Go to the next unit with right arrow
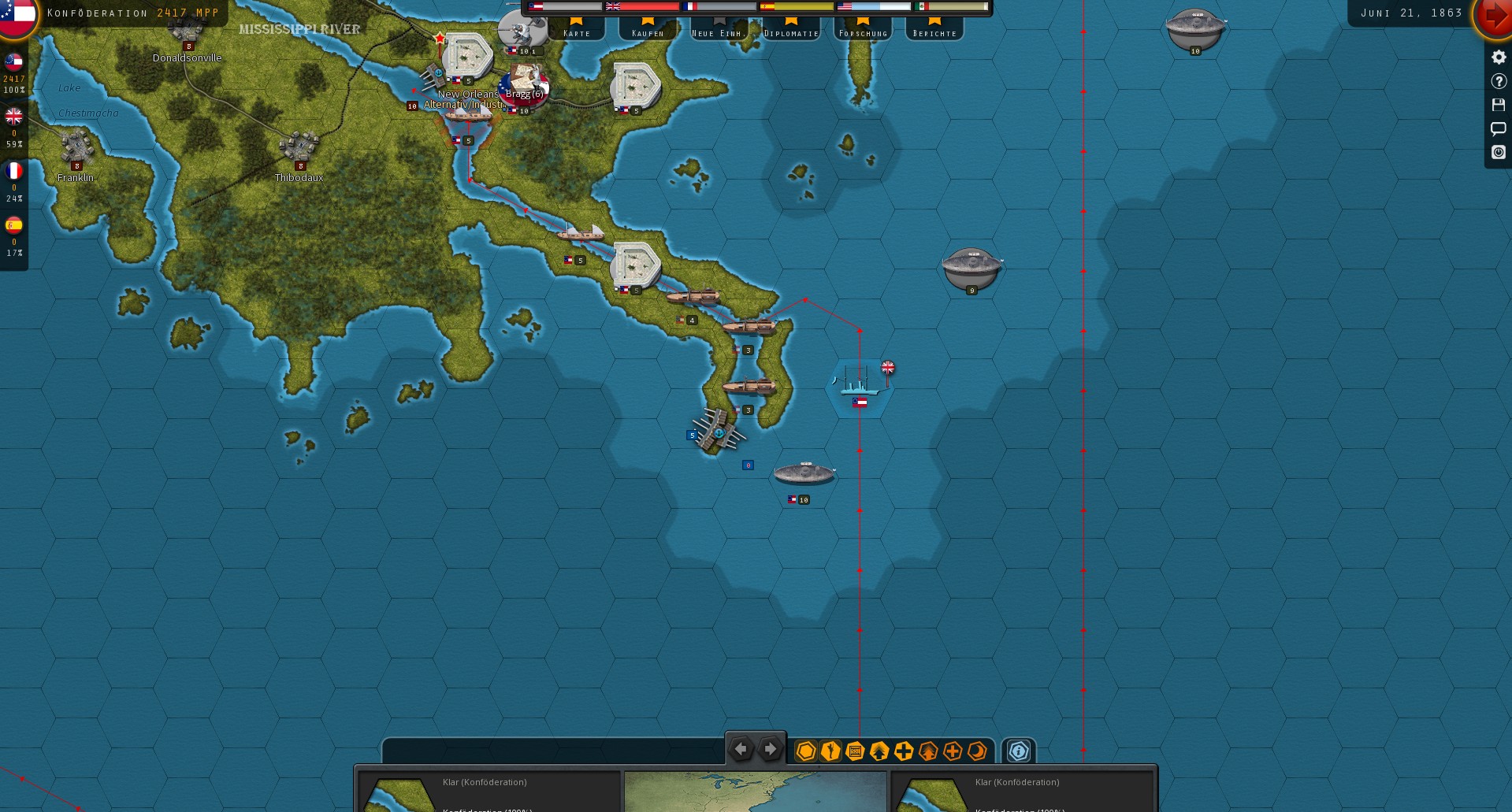This screenshot has width=1512, height=812. pyautogui.click(x=770, y=749)
